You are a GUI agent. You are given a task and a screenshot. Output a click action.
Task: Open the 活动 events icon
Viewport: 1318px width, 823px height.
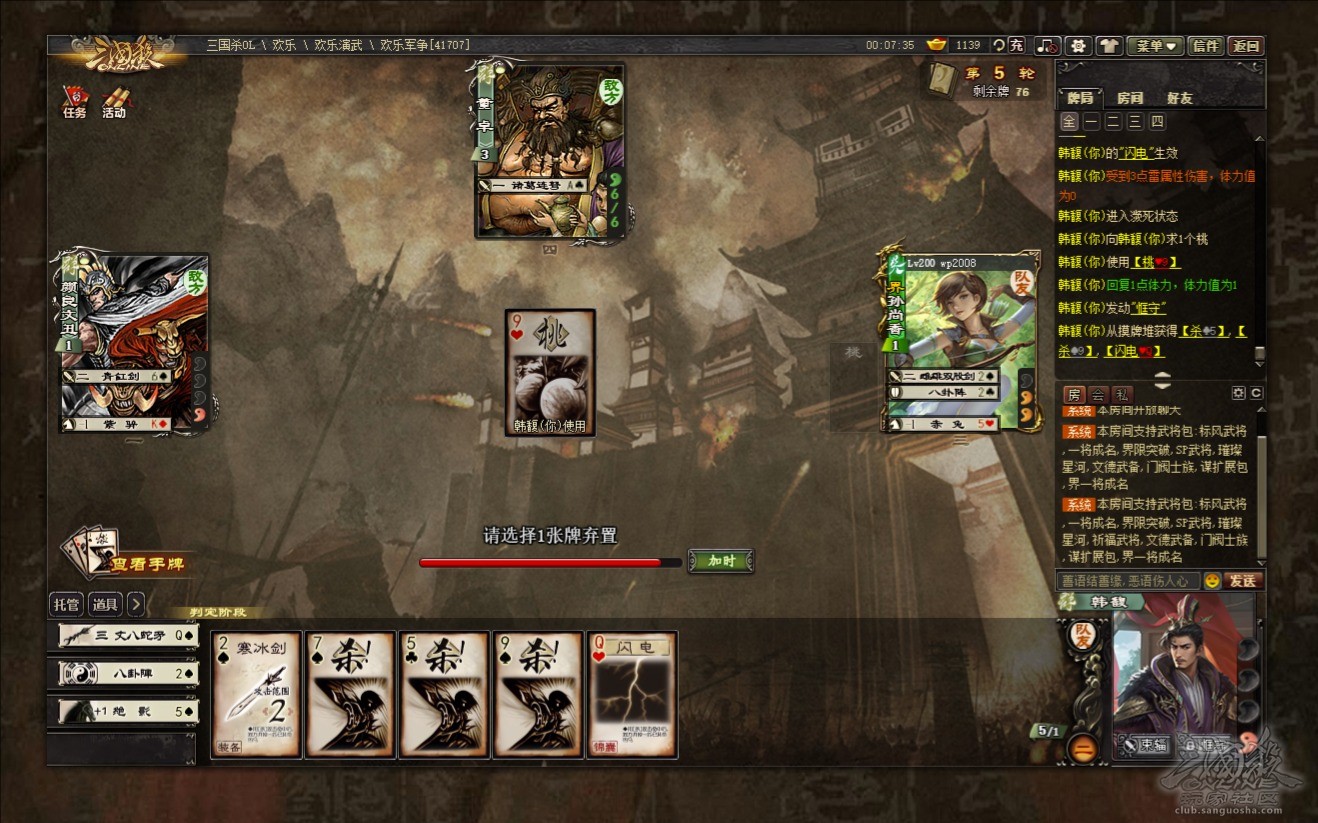(x=114, y=102)
